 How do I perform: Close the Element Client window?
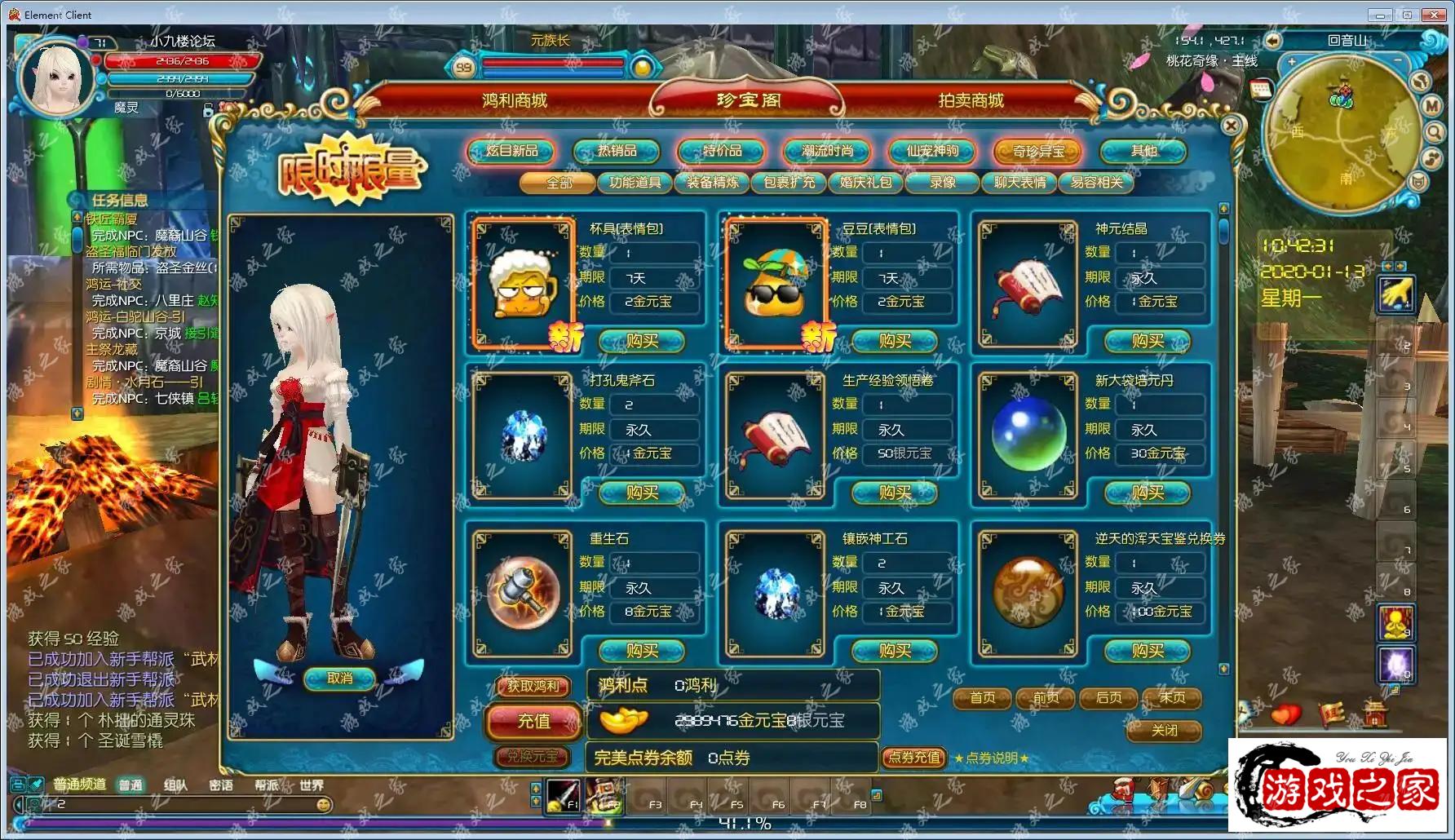point(1434,15)
